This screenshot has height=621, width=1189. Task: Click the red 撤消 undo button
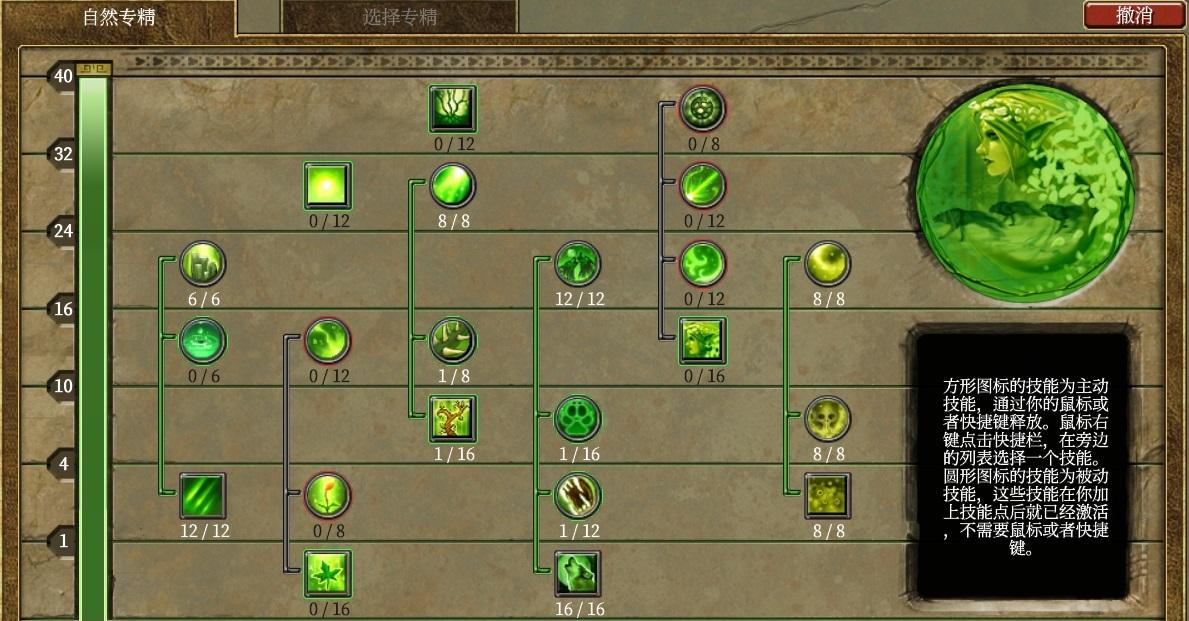pos(1133,15)
